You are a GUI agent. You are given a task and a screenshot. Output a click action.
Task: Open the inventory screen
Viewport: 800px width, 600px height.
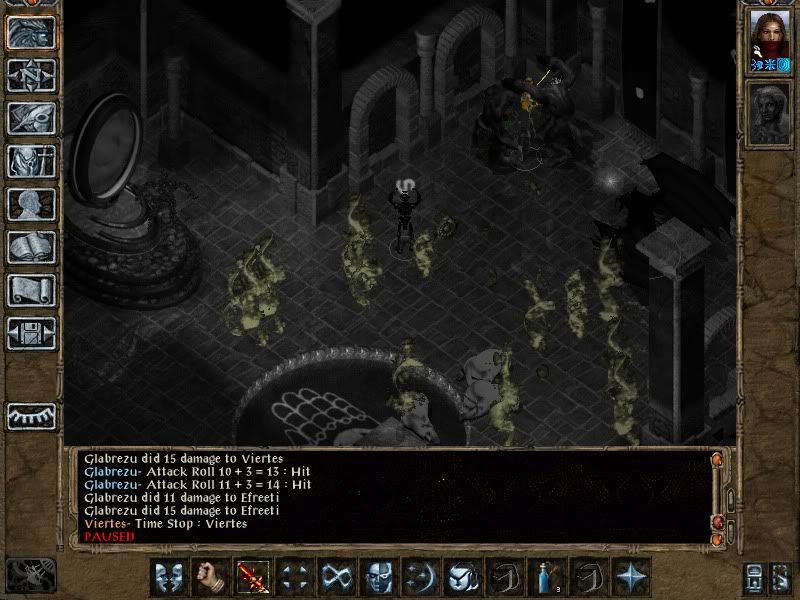(31, 161)
